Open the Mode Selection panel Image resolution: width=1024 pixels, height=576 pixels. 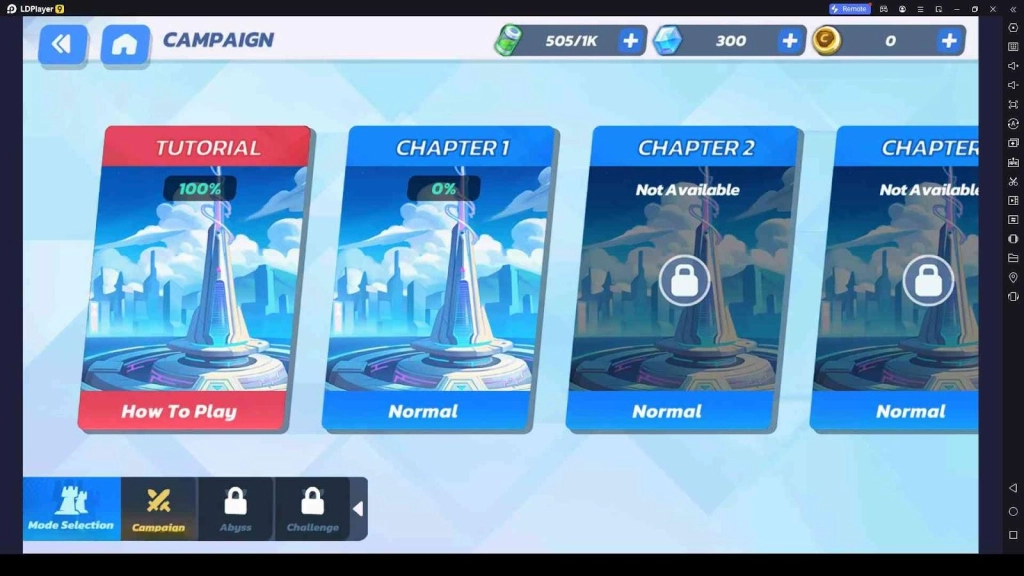coord(71,508)
